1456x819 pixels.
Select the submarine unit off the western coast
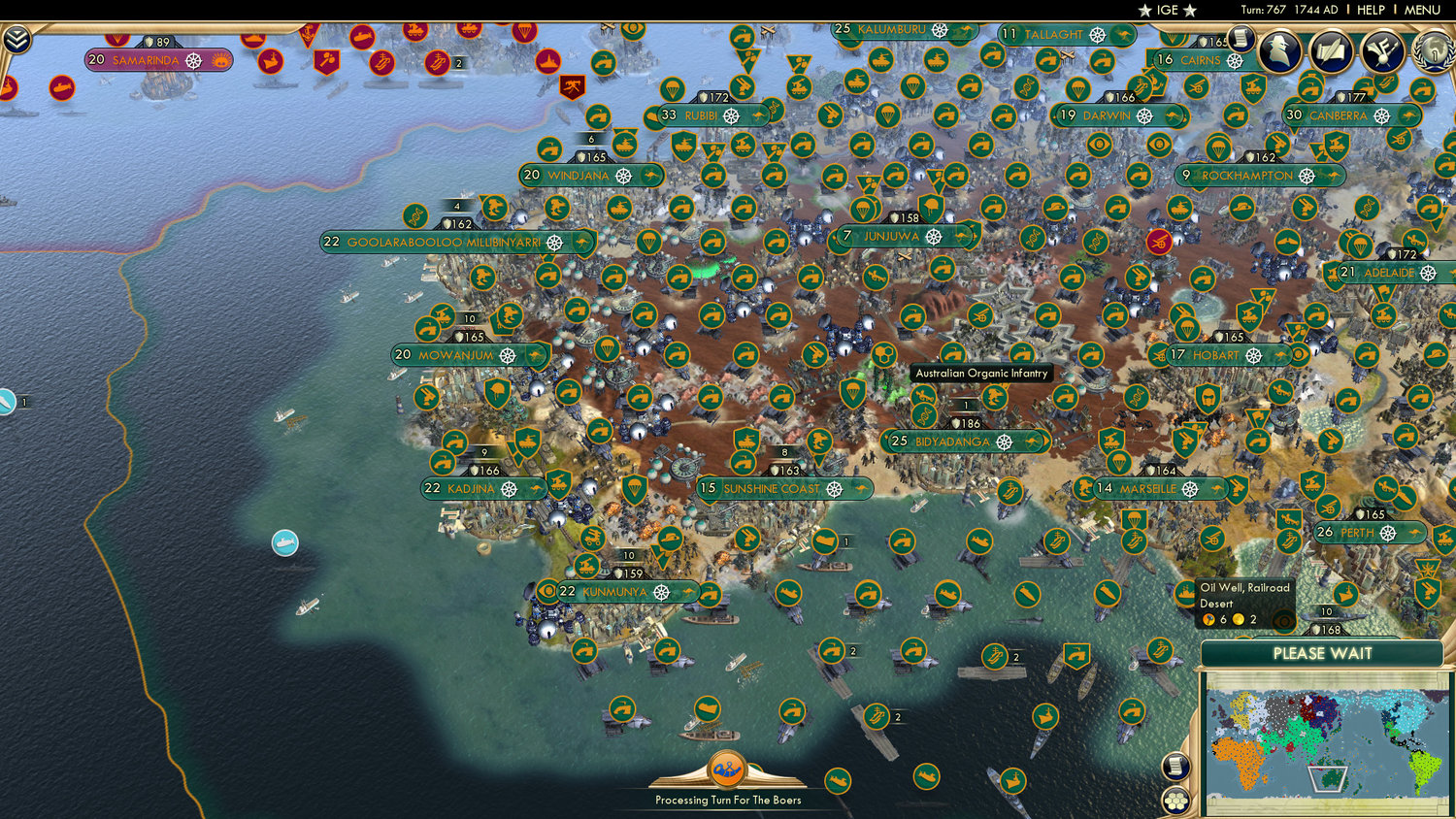click(x=286, y=543)
